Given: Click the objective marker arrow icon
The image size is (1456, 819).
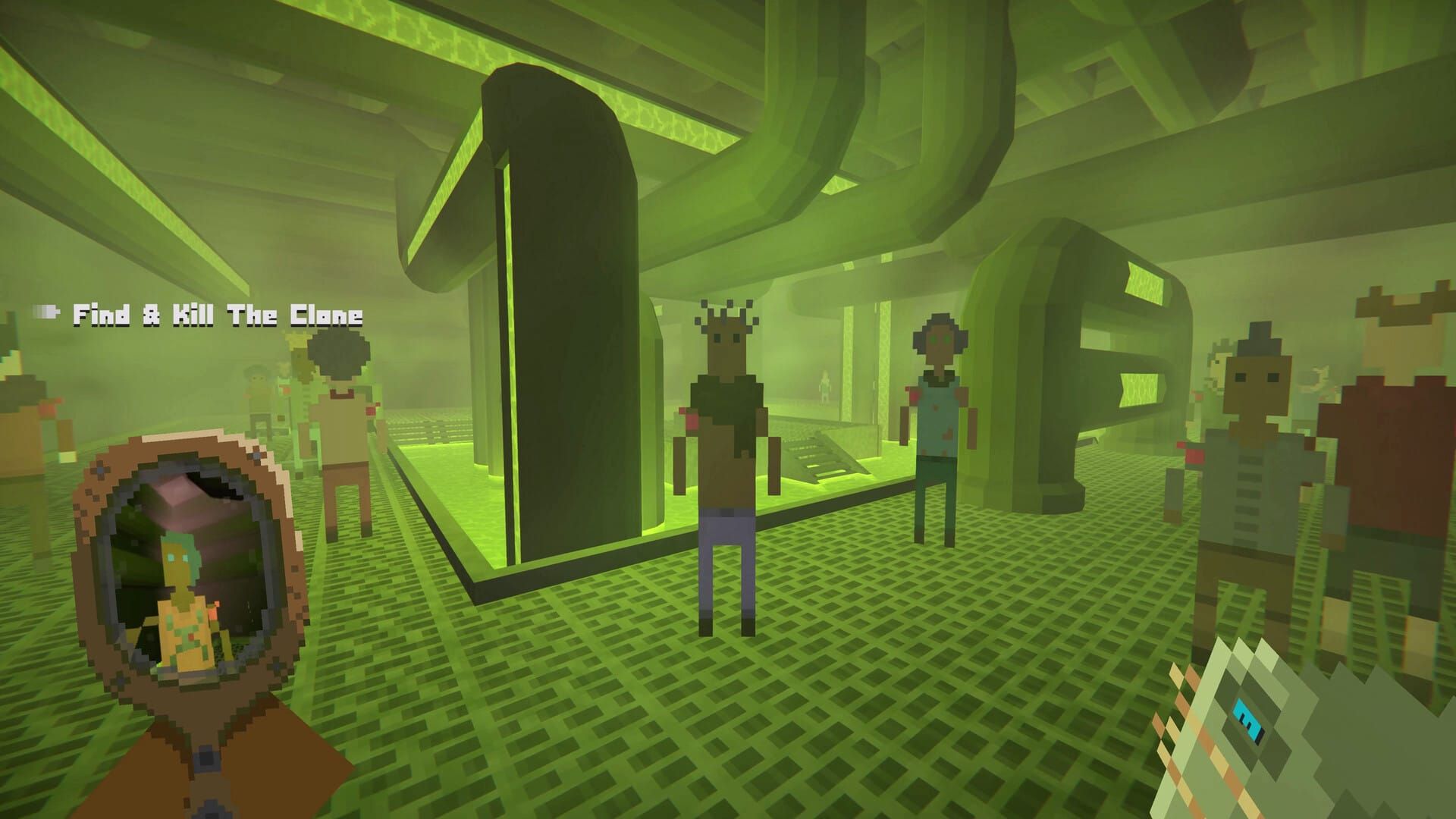Looking at the screenshot, I should [45, 311].
